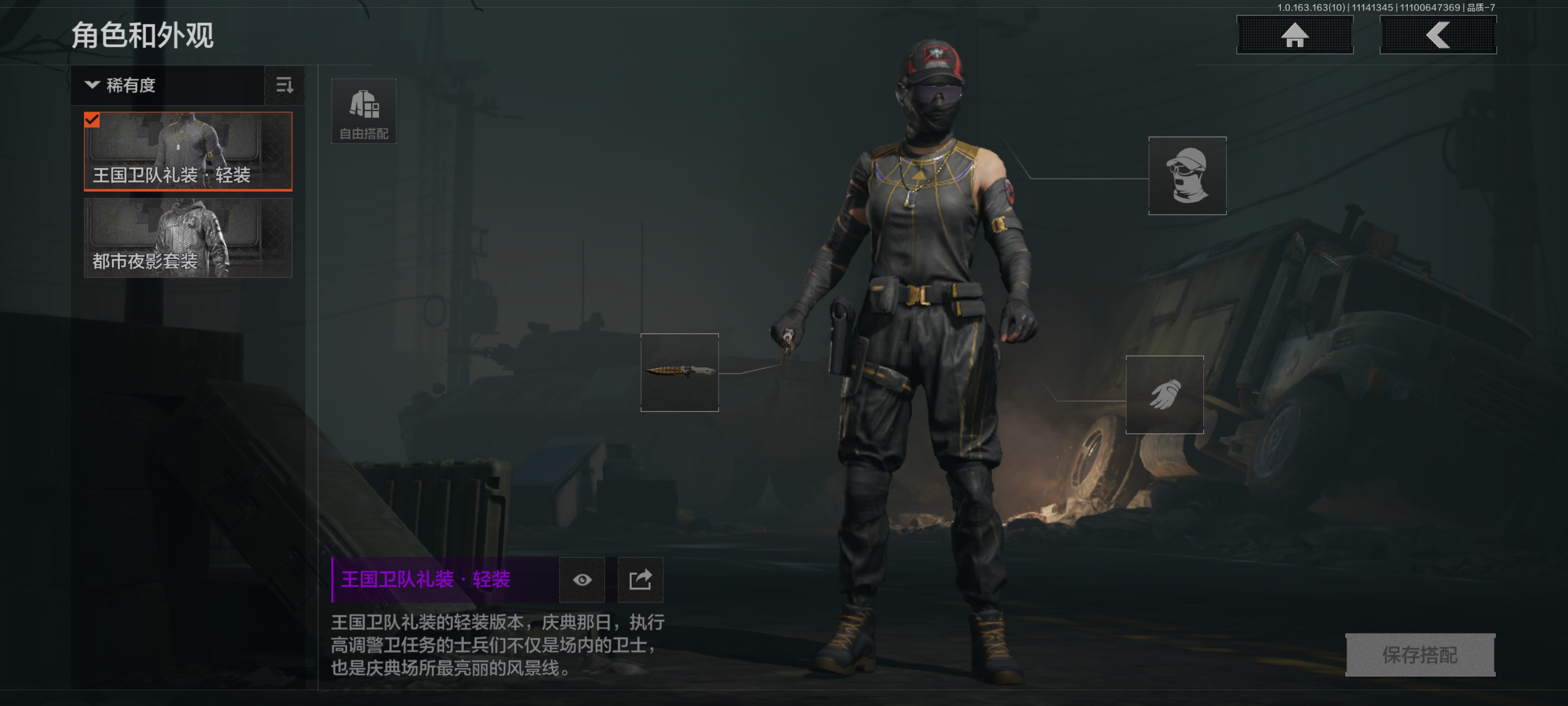Select the 王国卫队礼装·轻装 outfit
The width and height of the screenshot is (1568, 706).
pyautogui.click(x=188, y=151)
